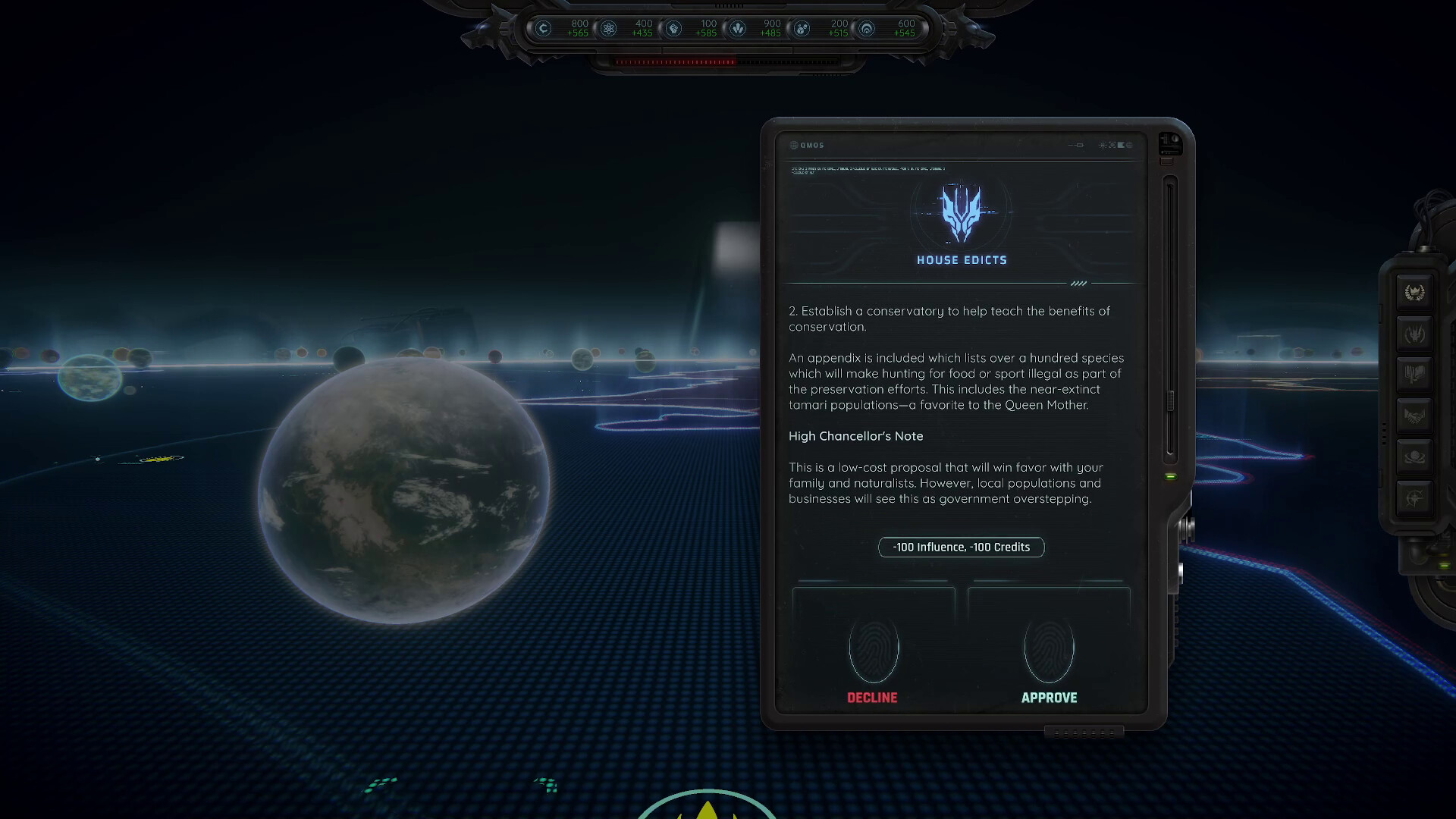Select the laurel crown icon on right panel
This screenshot has height=819, width=1456.
point(1414,292)
